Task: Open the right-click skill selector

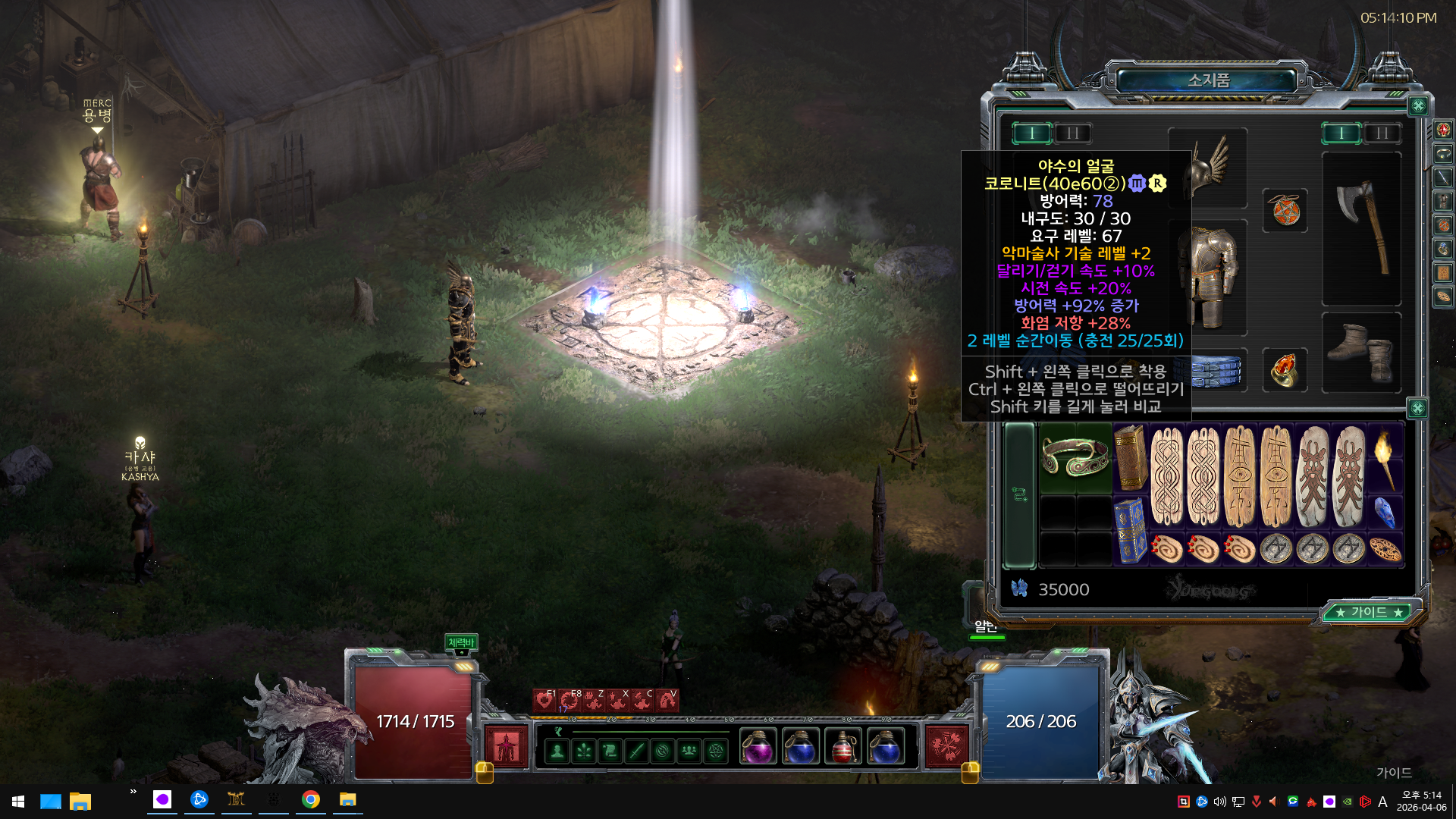Action: (946, 746)
